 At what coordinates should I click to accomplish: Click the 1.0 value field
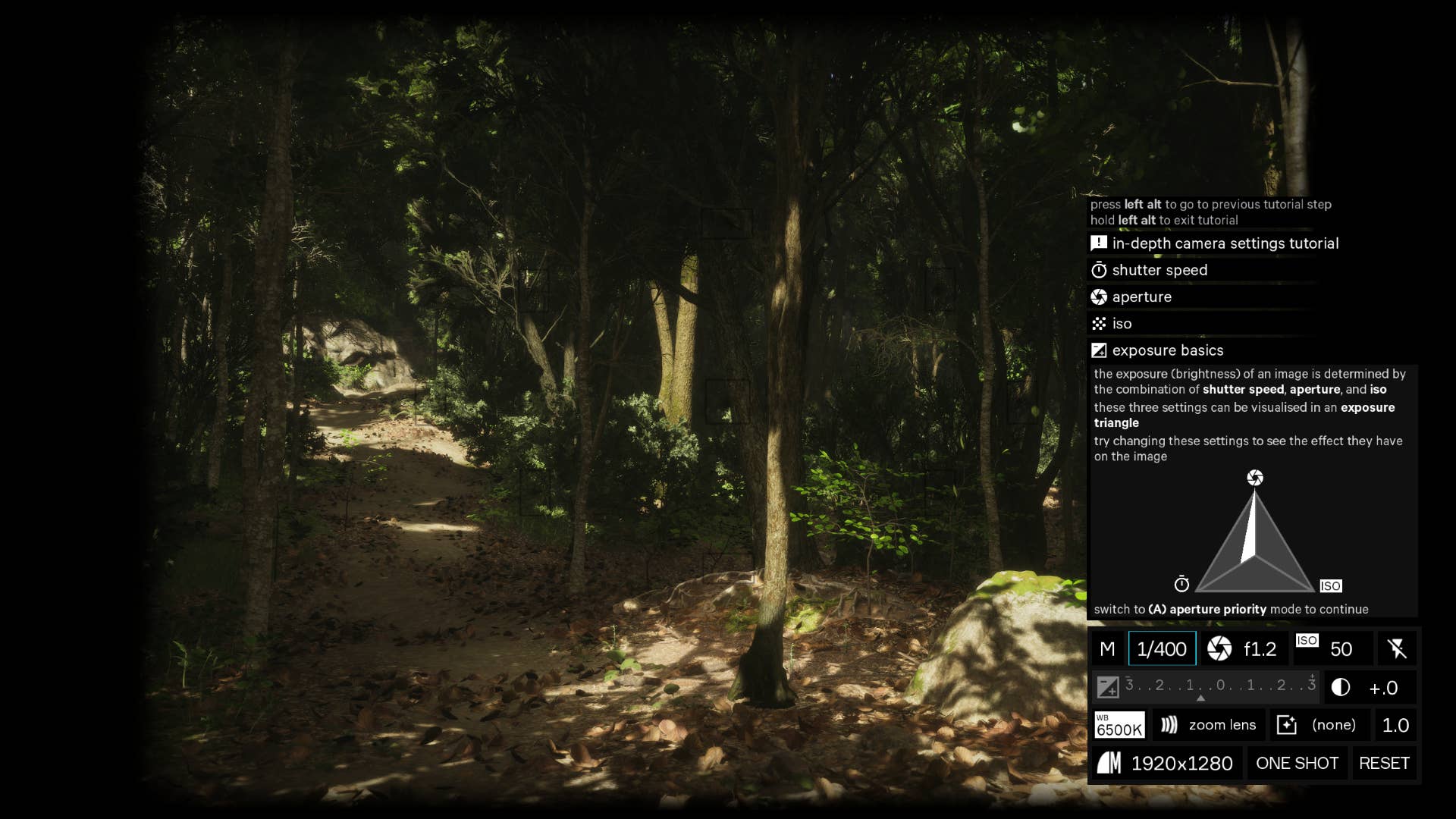pyautogui.click(x=1395, y=726)
